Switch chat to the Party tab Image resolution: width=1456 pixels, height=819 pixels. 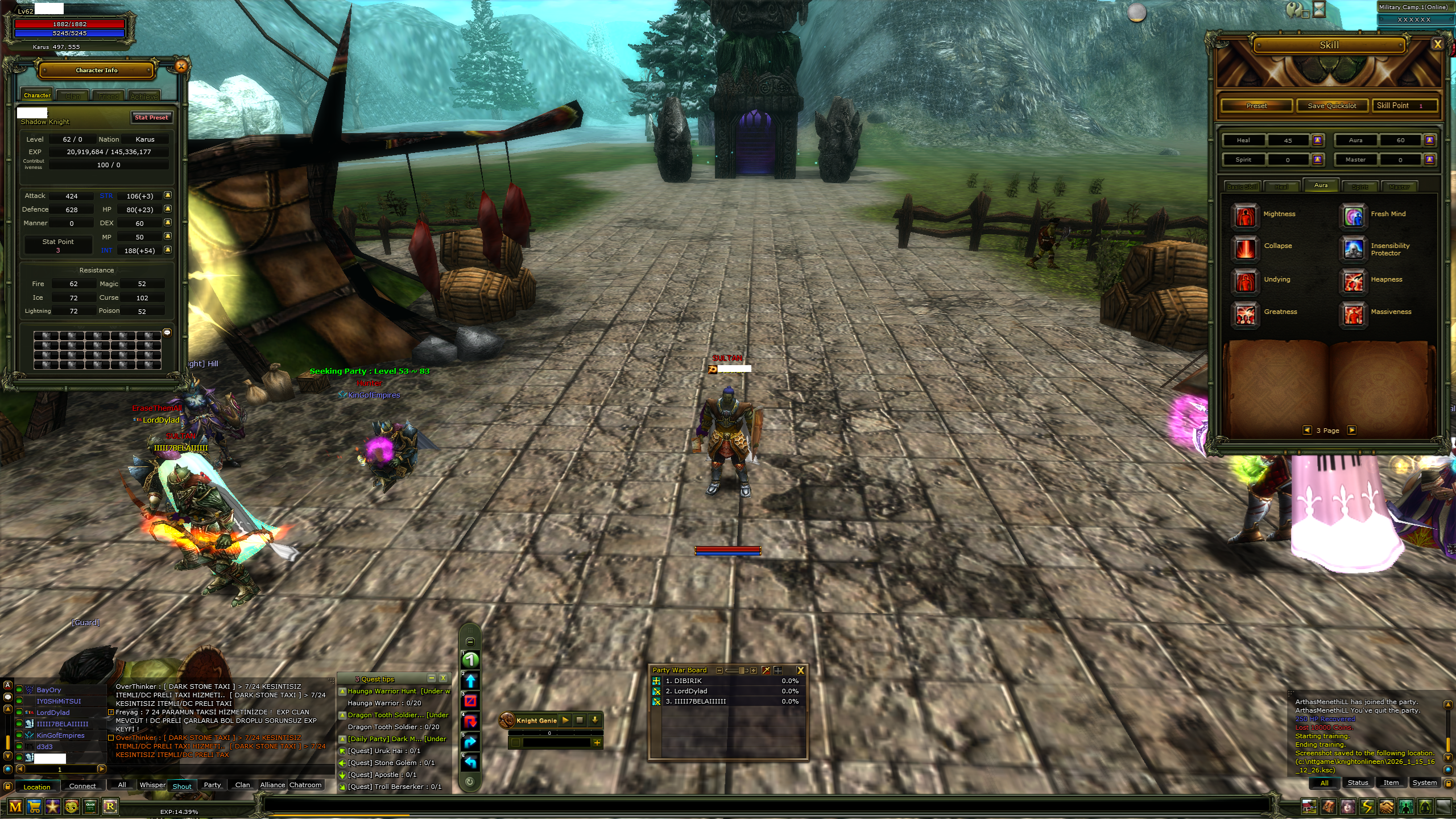click(212, 785)
